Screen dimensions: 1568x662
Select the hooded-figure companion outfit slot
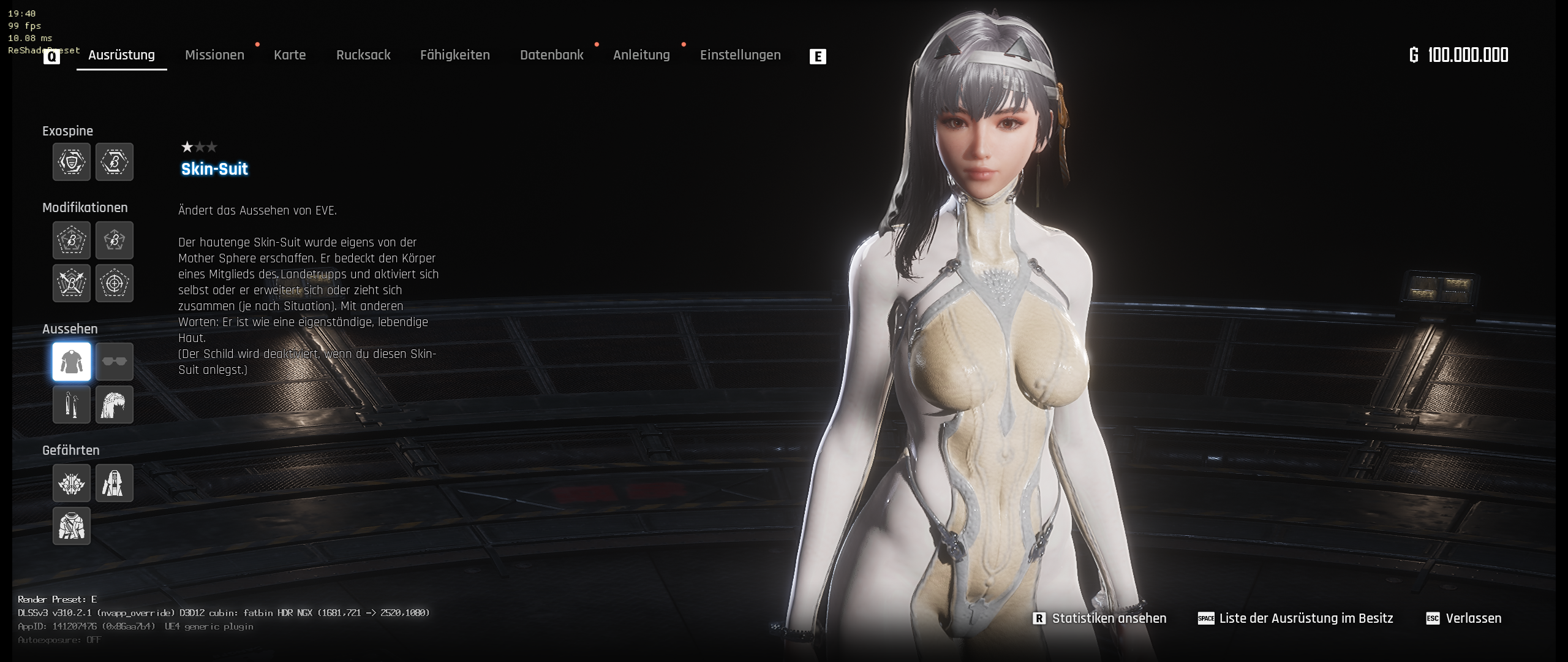(115, 483)
